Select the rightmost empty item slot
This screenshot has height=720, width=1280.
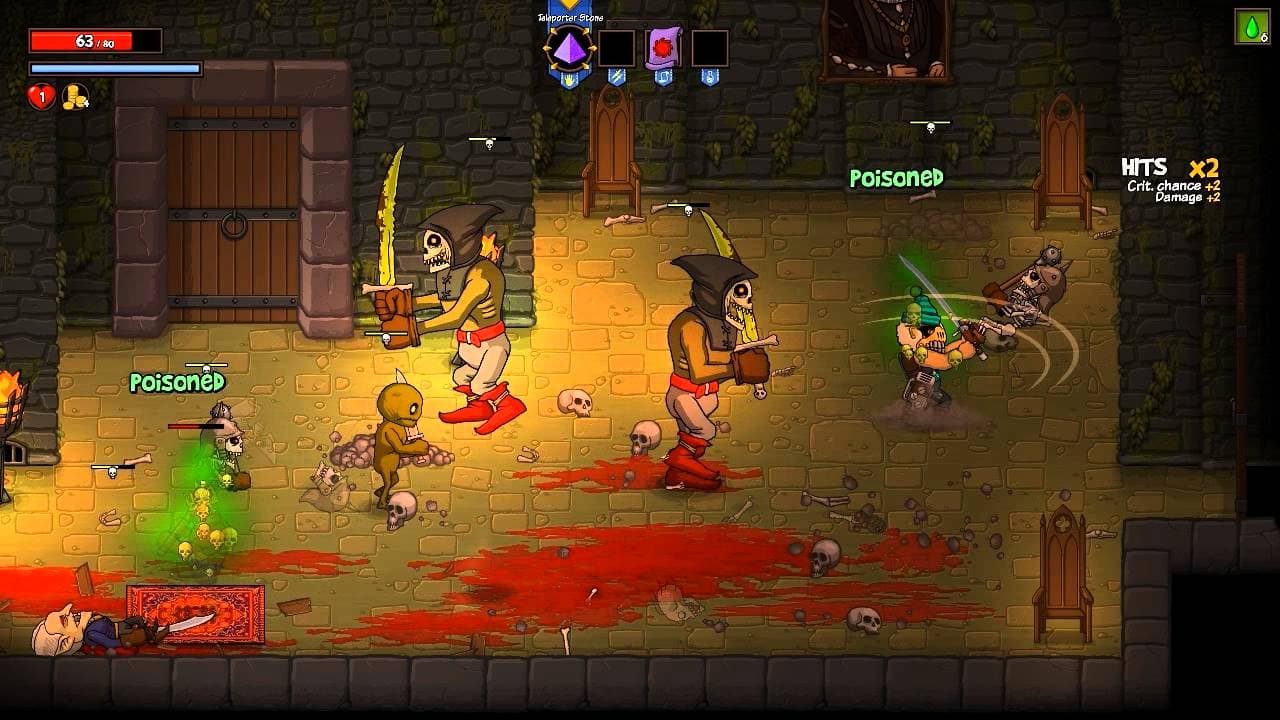click(x=710, y=48)
